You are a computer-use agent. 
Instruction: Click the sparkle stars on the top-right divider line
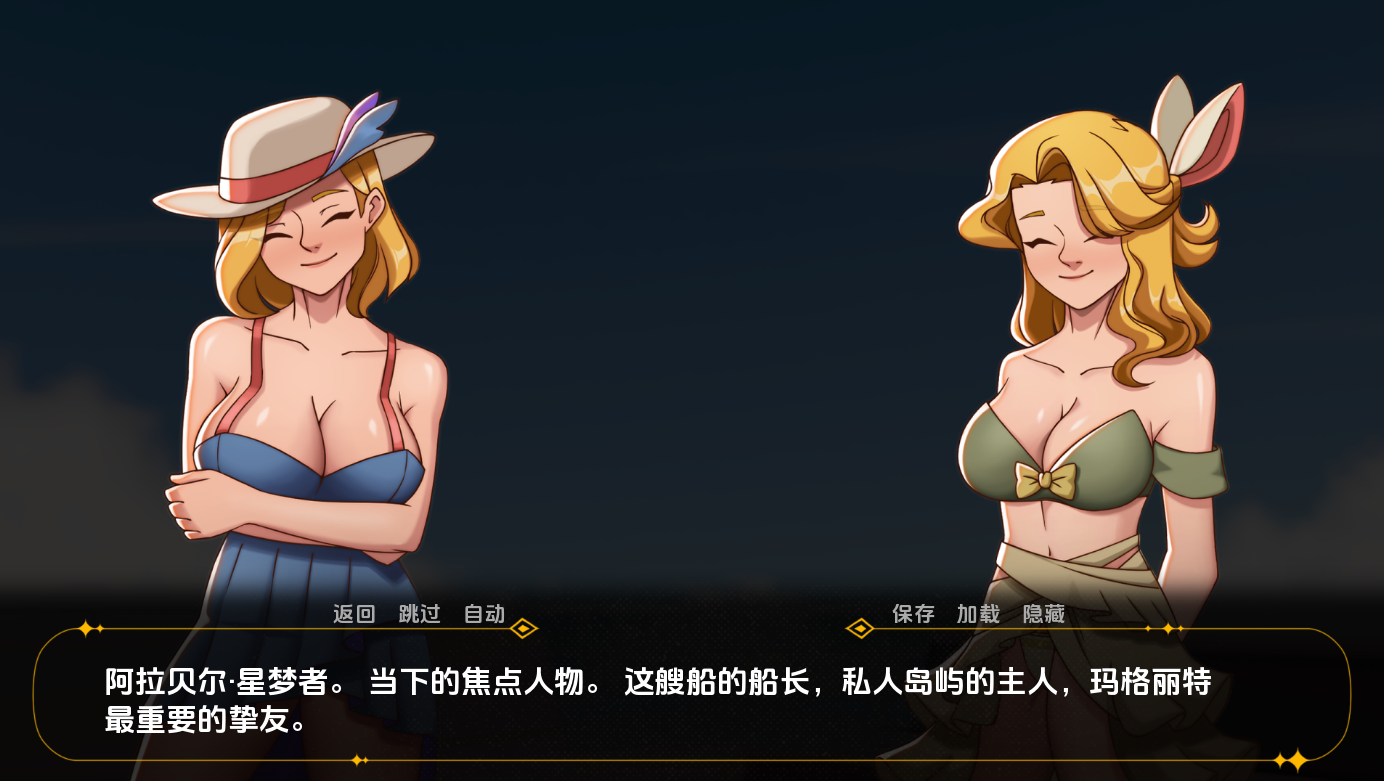coord(1167,628)
